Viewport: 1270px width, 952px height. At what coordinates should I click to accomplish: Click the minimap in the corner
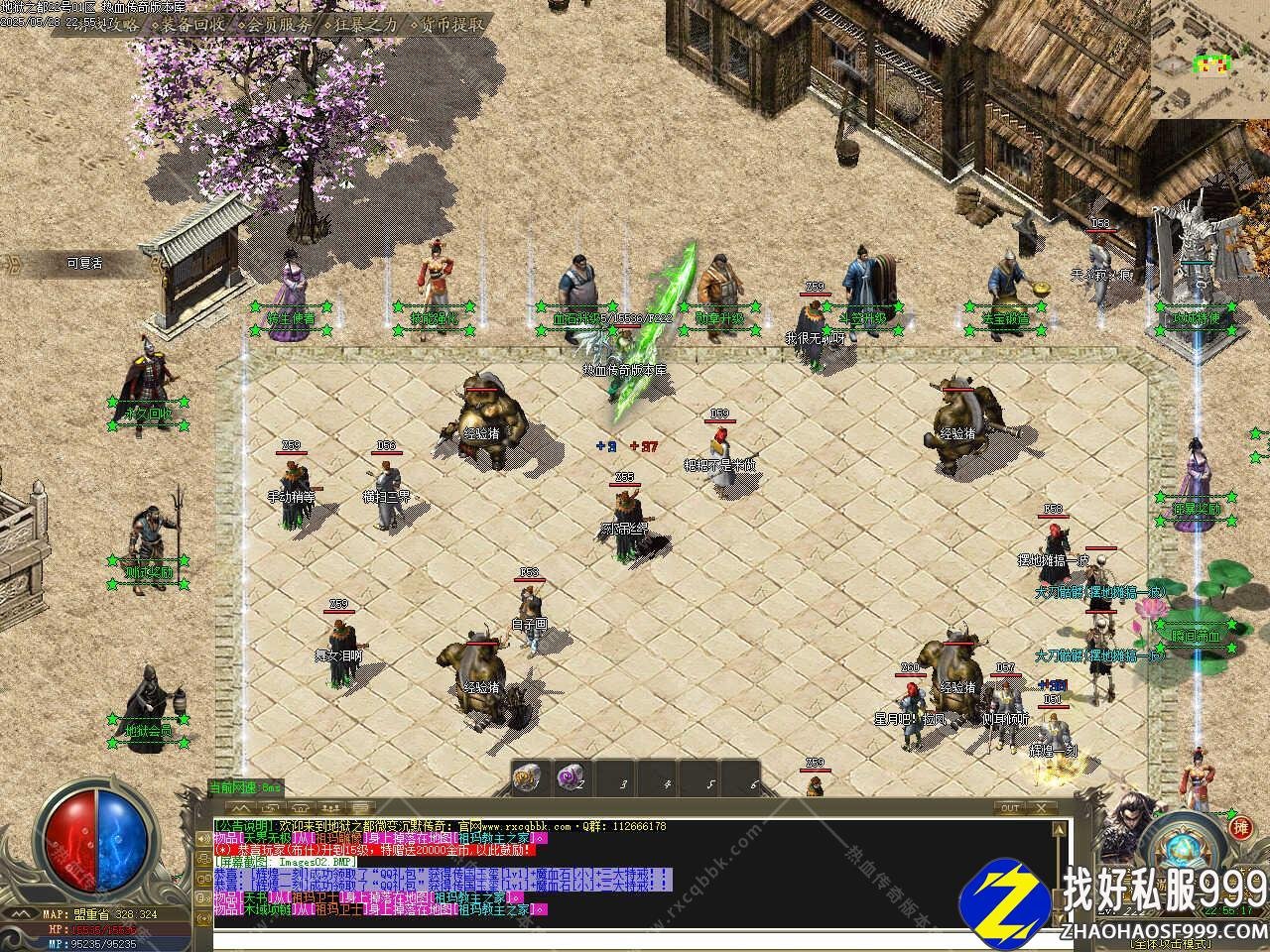tap(1210, 59)
